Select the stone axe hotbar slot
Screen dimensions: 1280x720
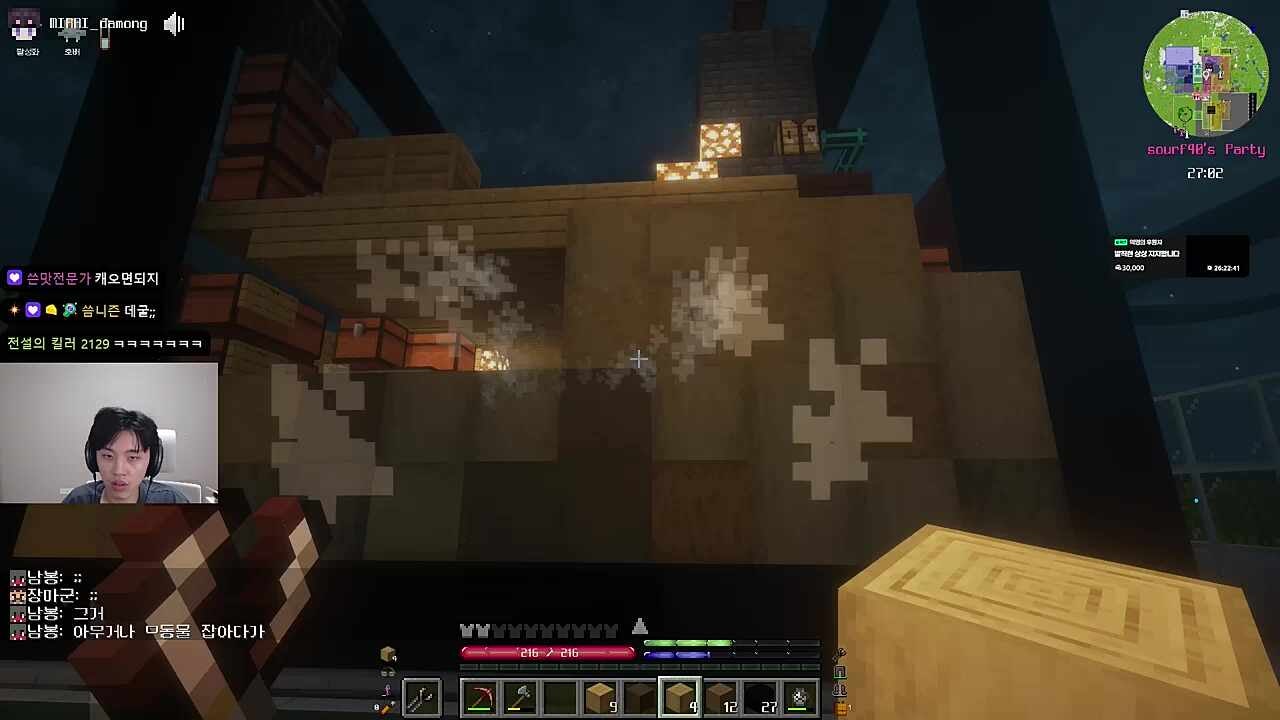tap(520, 697)
